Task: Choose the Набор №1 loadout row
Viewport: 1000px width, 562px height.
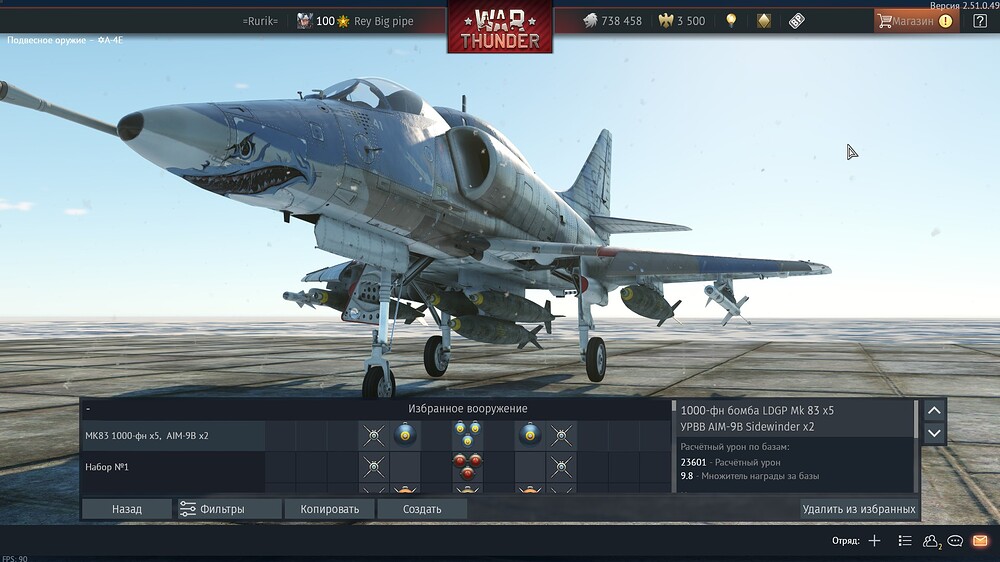Action: [x=172, y=467]
